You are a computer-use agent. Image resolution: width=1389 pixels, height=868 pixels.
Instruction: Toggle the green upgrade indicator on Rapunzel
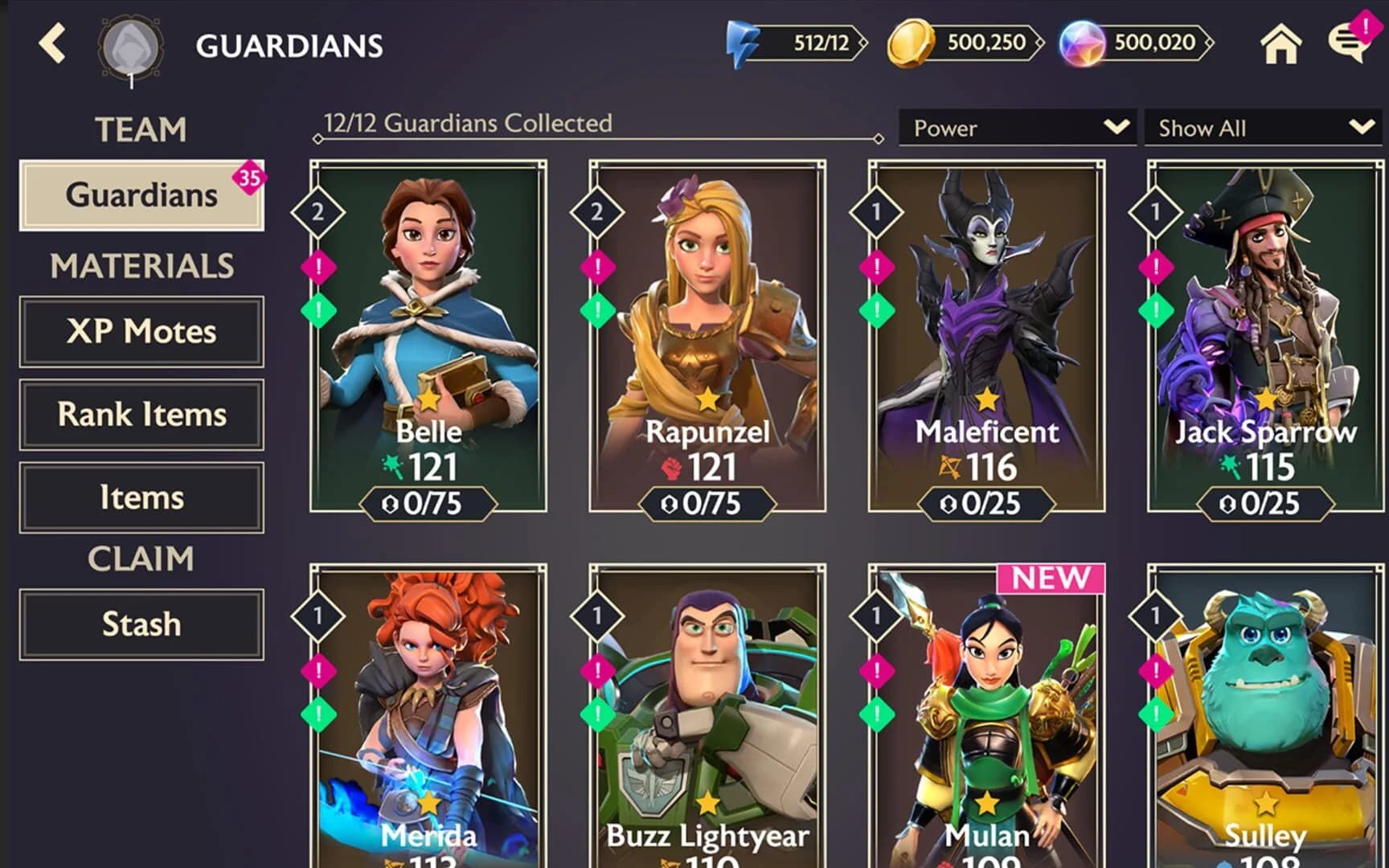(596, 309)
